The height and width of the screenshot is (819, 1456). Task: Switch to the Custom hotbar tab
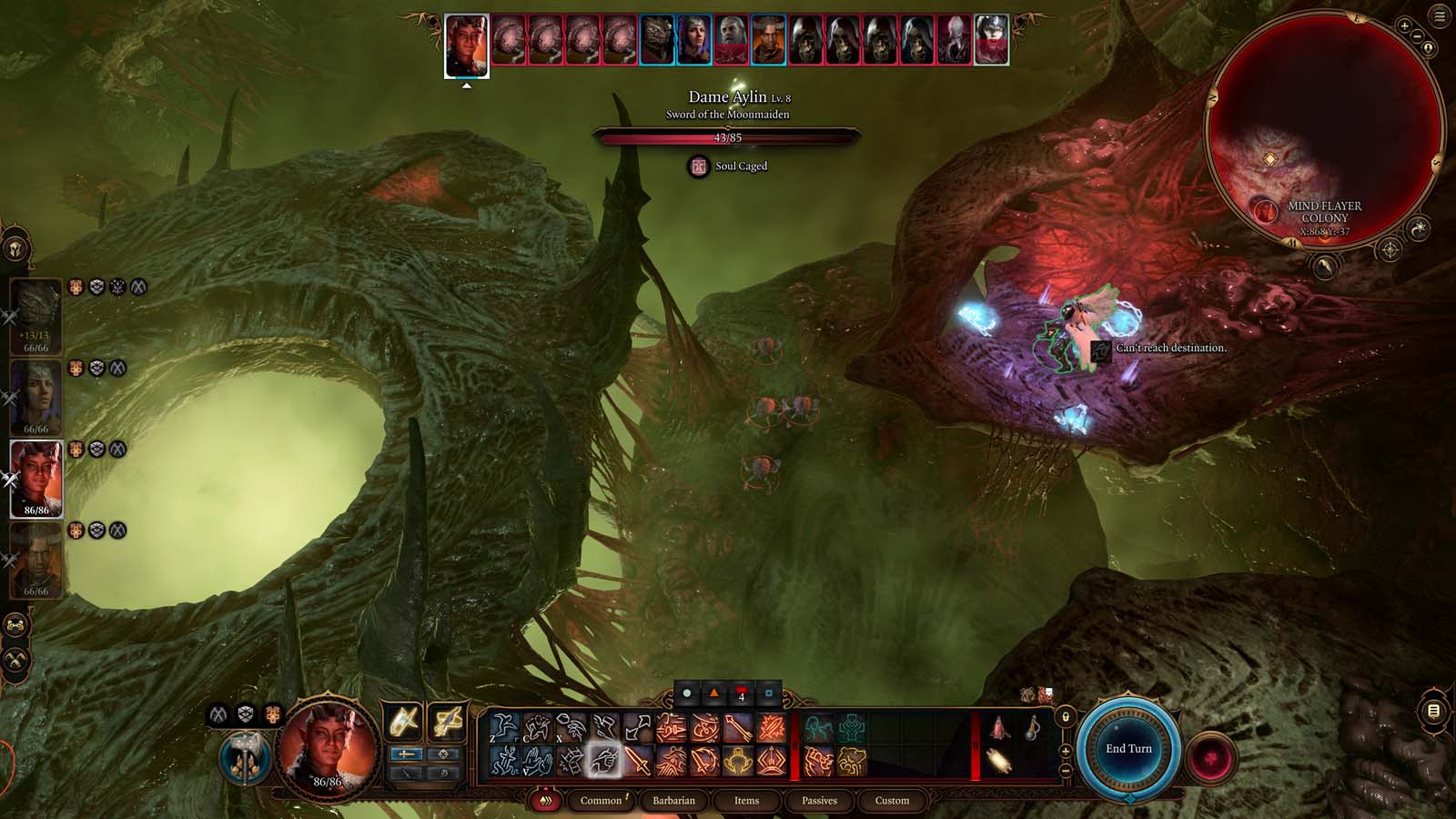point(892,801)
